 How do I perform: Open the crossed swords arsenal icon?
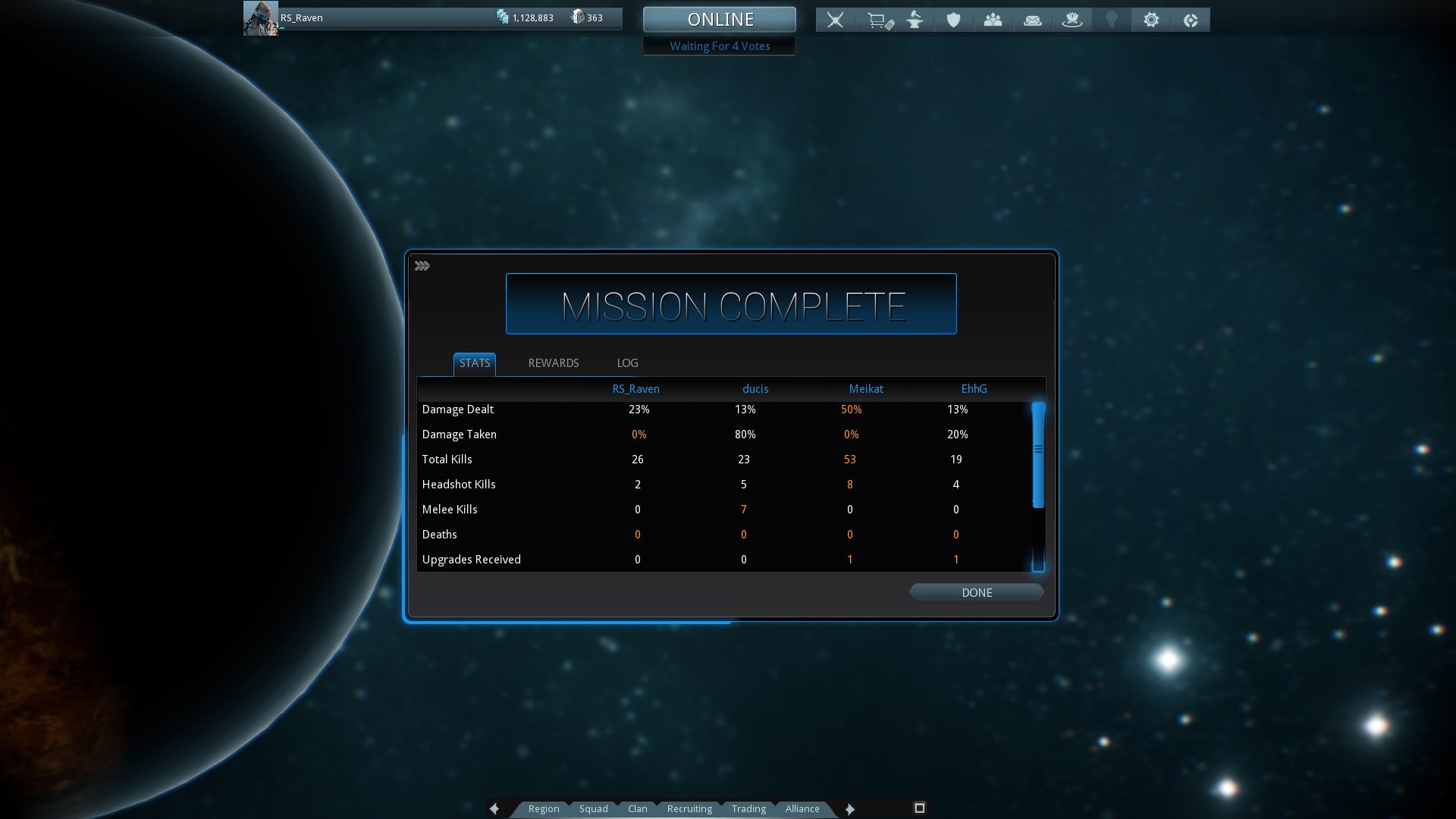coord(835,20)
